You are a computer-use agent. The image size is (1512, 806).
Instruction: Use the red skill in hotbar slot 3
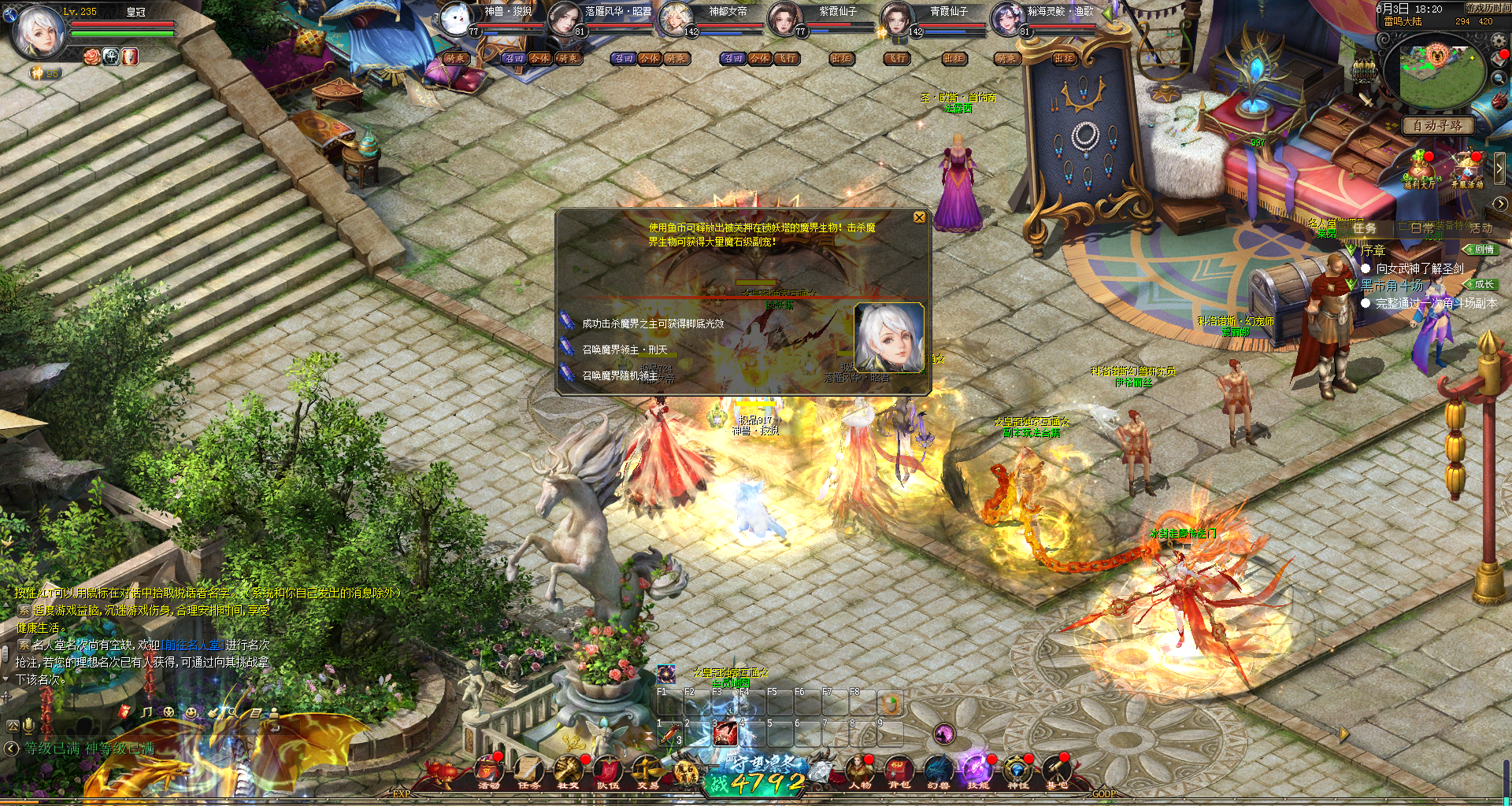tap(724, 734)
